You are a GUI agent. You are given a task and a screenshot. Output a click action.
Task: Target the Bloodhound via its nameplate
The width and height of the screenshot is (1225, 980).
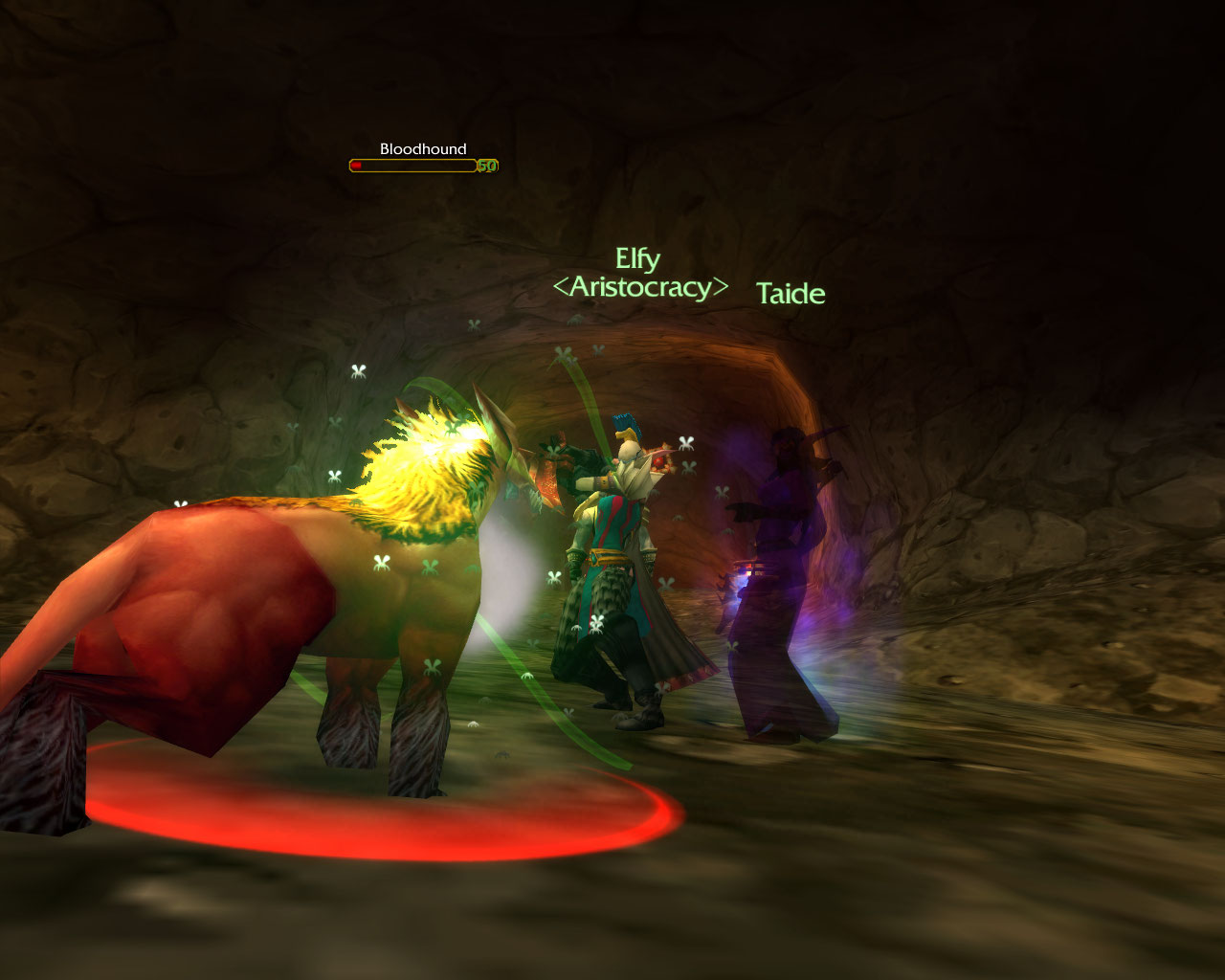click(x=422, y=159)
